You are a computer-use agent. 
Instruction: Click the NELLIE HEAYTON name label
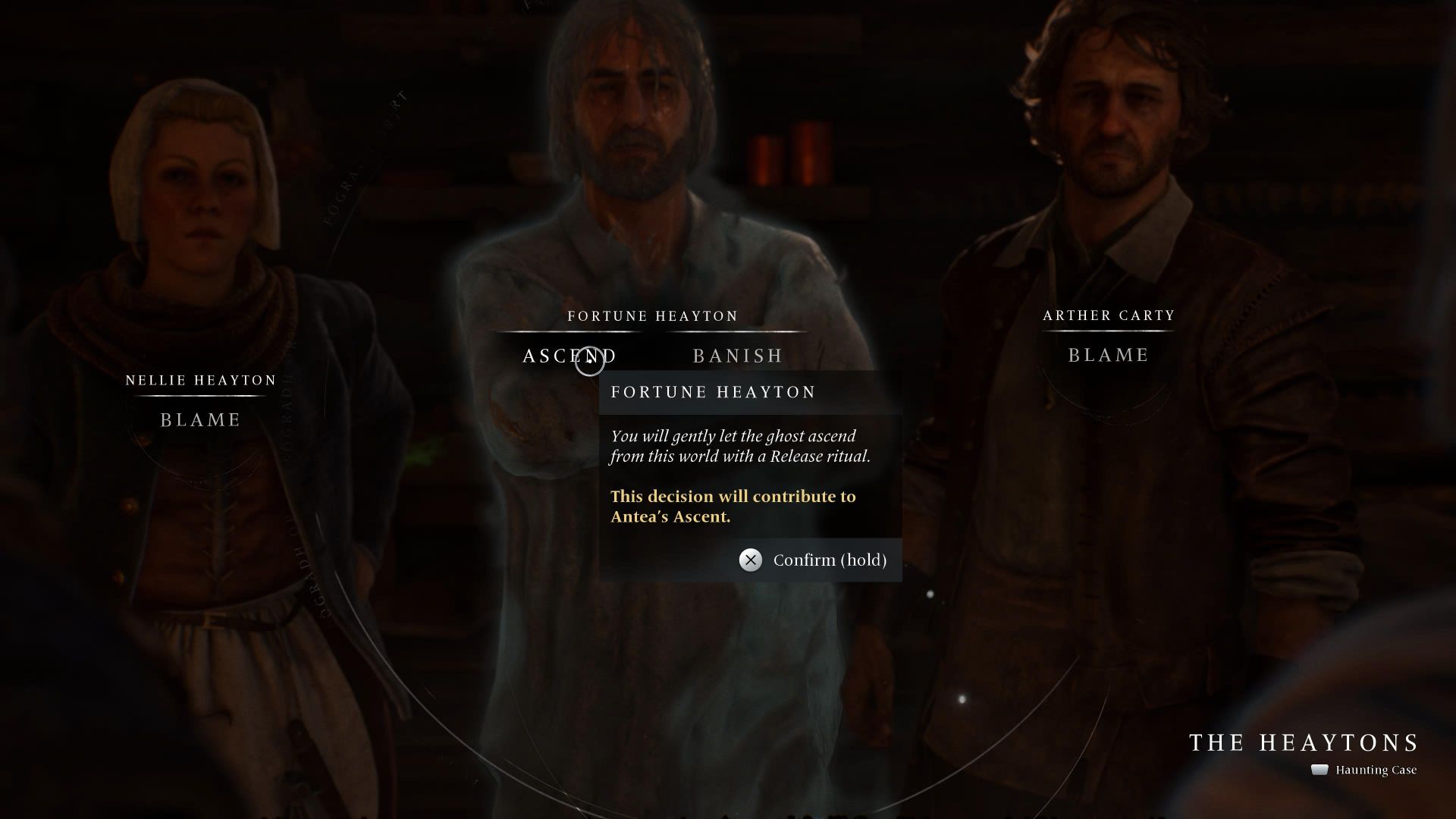point(199,380)
